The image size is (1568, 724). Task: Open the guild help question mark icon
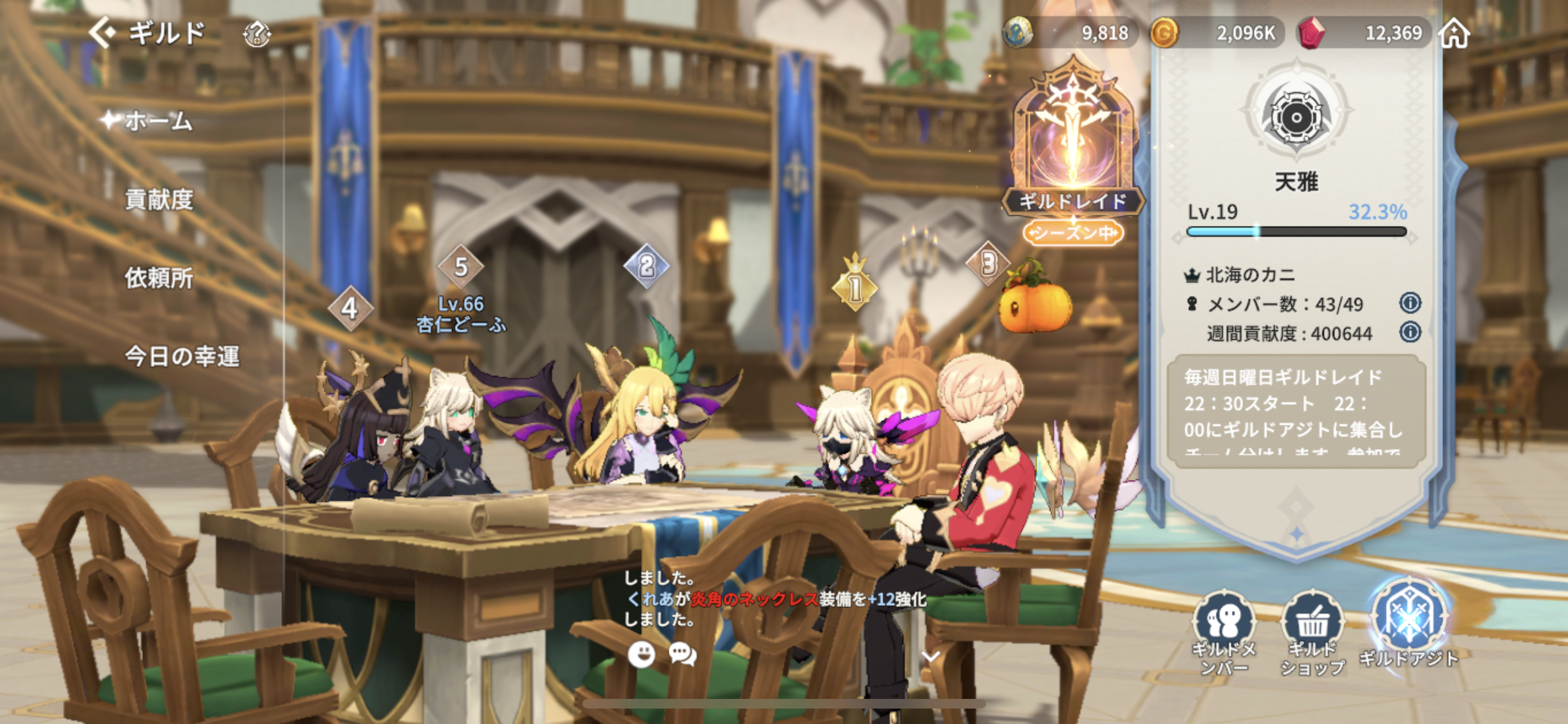point(256,33)
